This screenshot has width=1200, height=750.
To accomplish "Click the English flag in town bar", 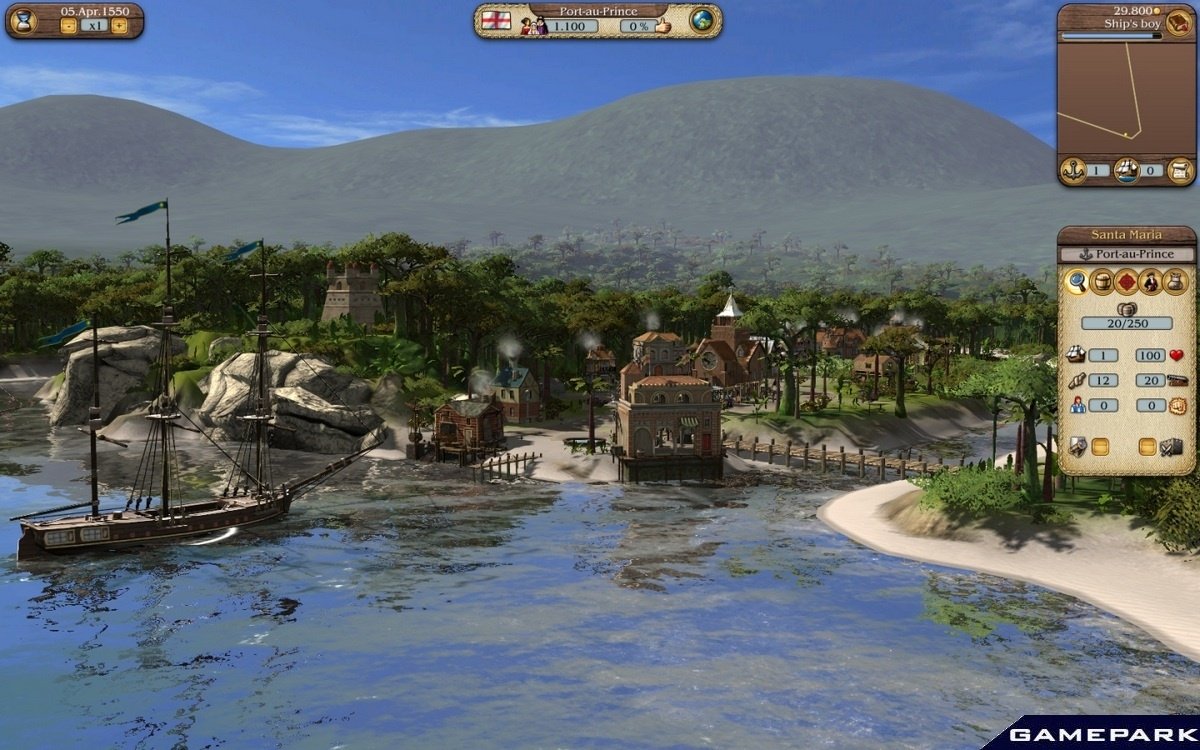I will tap(496, 21).
